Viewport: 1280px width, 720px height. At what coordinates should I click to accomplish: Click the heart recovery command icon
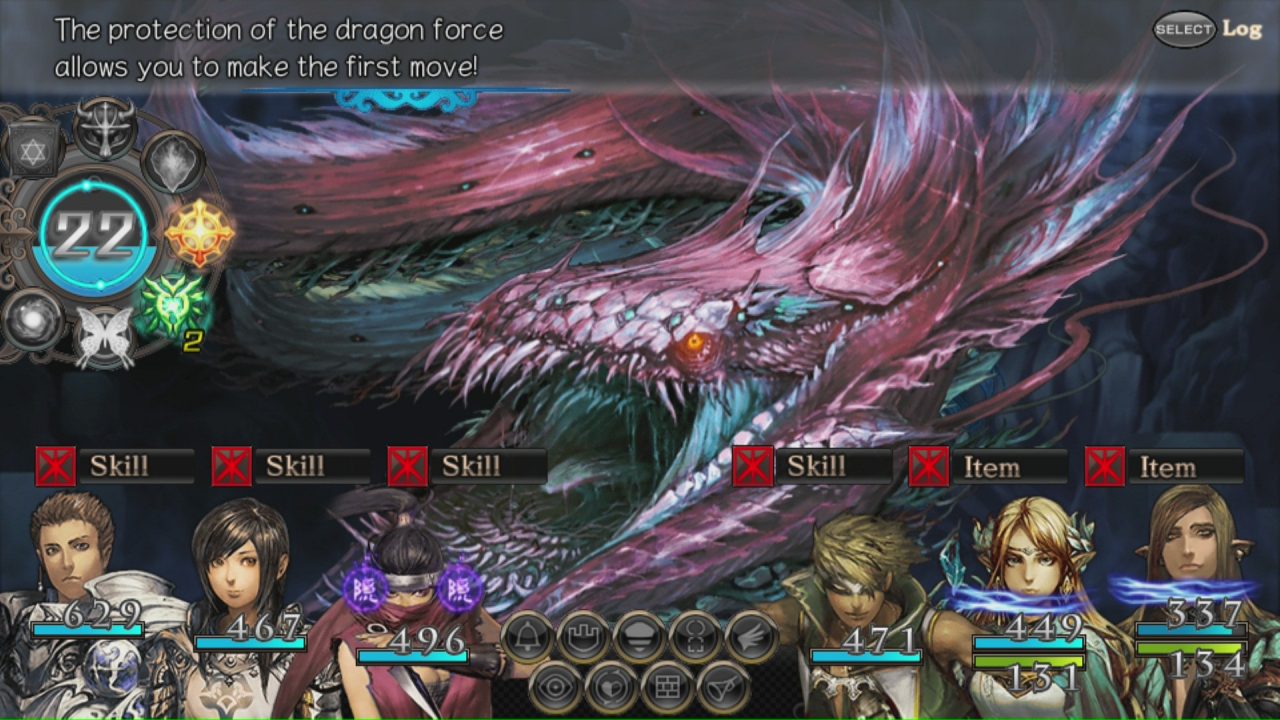[x=612, y=686]
